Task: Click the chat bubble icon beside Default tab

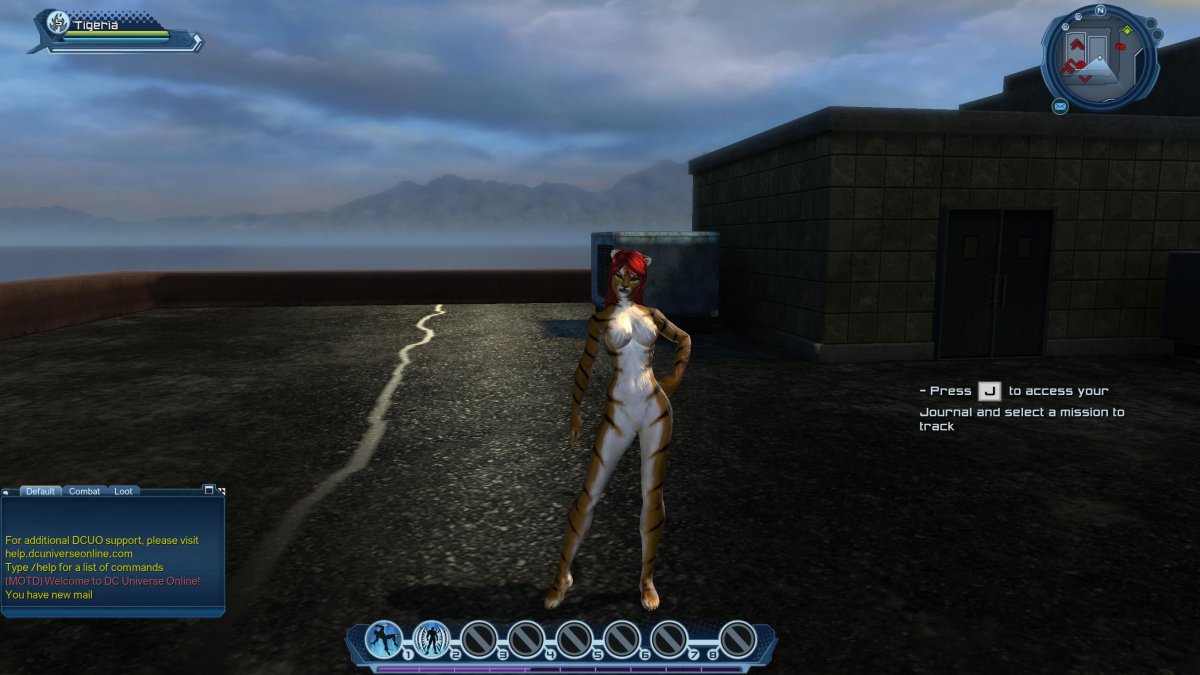Action: (6, 491)
